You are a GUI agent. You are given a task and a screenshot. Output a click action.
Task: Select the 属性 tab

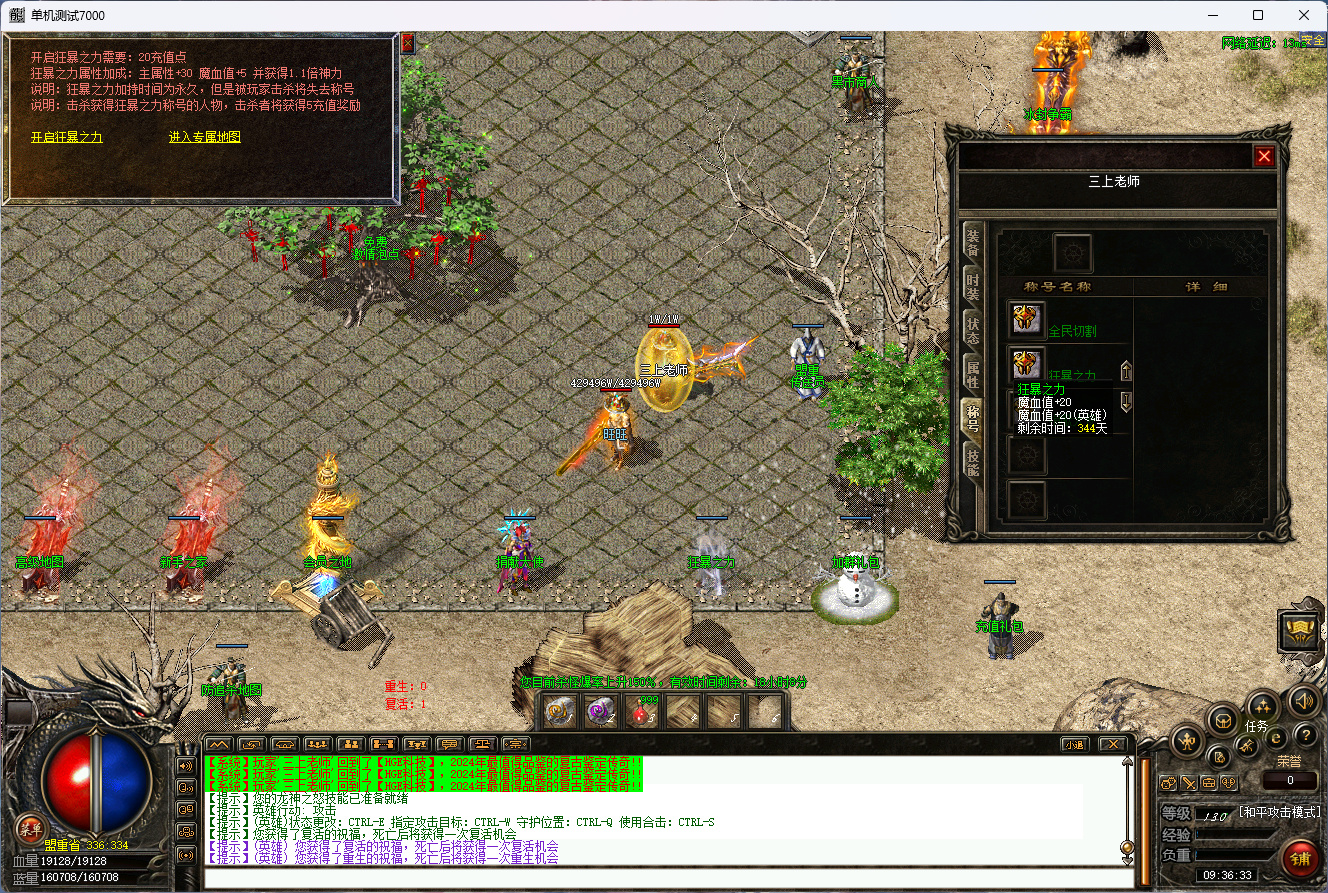point(972,375)
